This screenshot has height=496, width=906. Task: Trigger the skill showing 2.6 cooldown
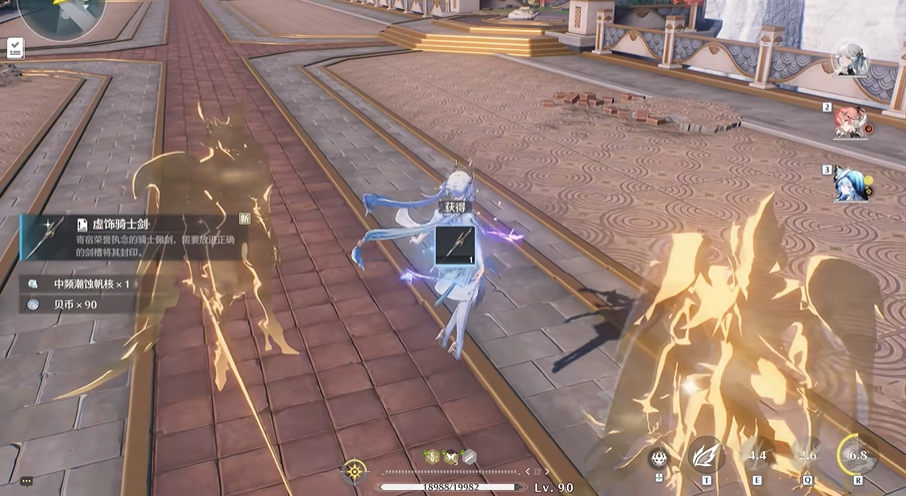coord(808,456)
